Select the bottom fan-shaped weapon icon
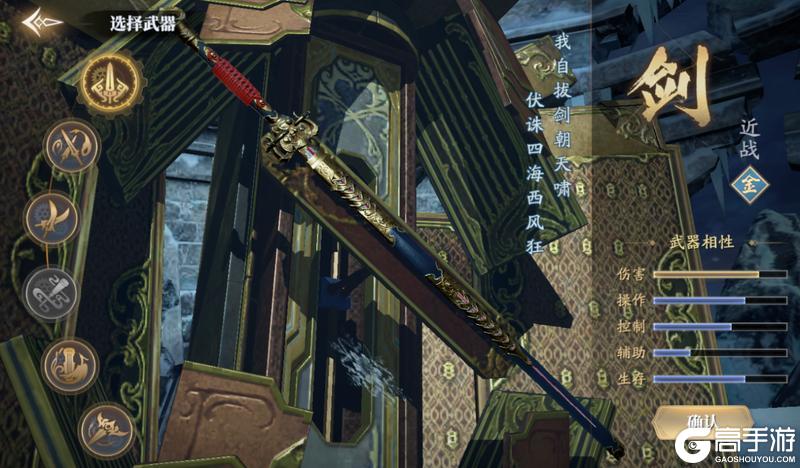 [105, 430]
